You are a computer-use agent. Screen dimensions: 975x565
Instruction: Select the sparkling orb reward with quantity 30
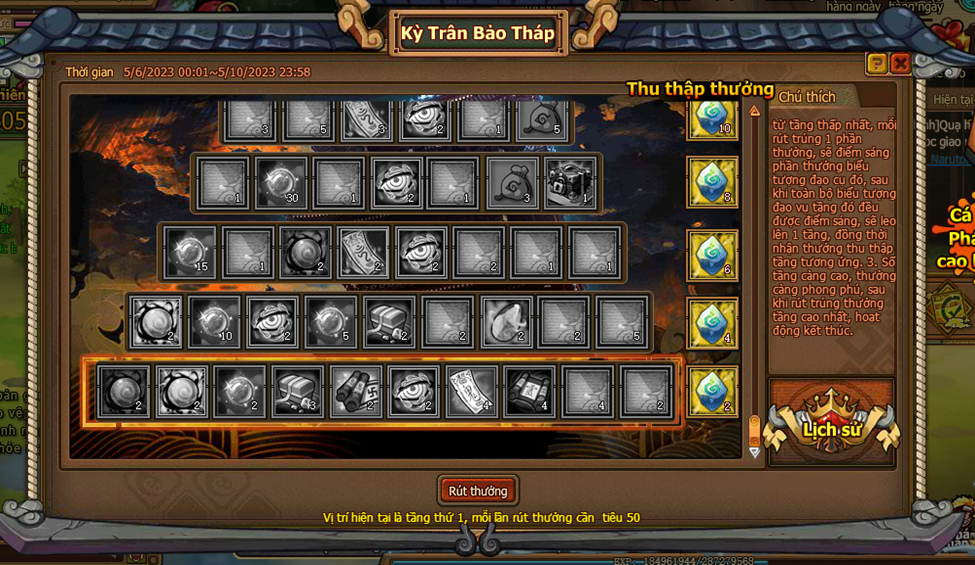click(x=280, y=183)
